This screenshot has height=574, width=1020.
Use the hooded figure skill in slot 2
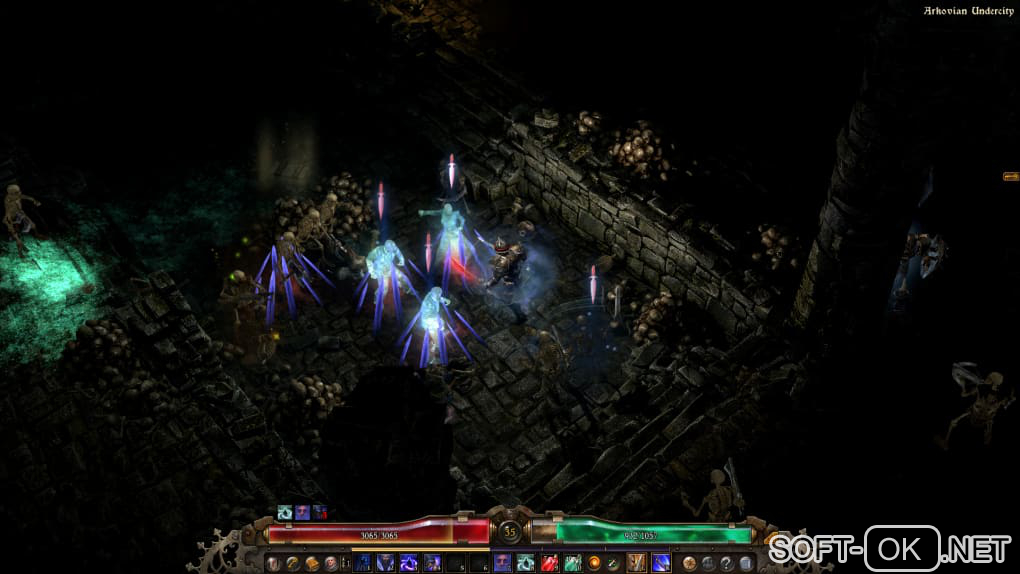coord(386,563)
